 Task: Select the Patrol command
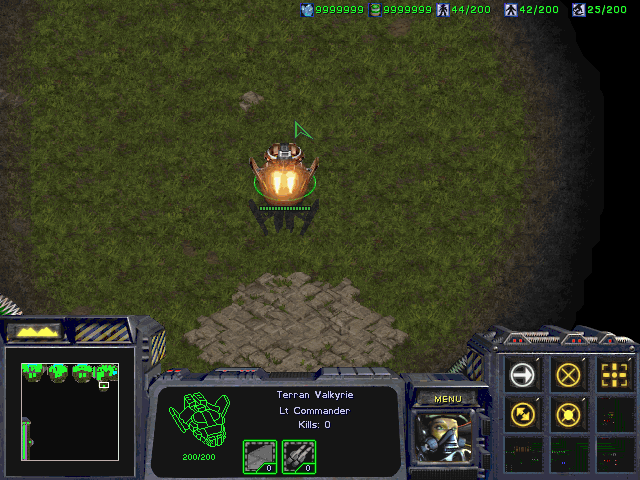pyautogui.click(x=523, y=412)
